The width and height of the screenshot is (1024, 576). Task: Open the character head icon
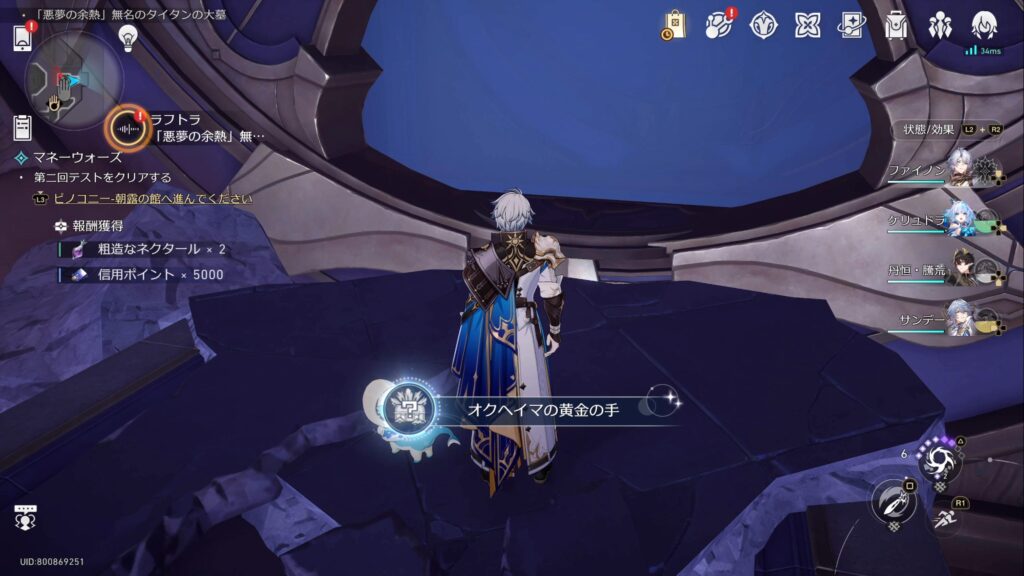pos(984,25)
